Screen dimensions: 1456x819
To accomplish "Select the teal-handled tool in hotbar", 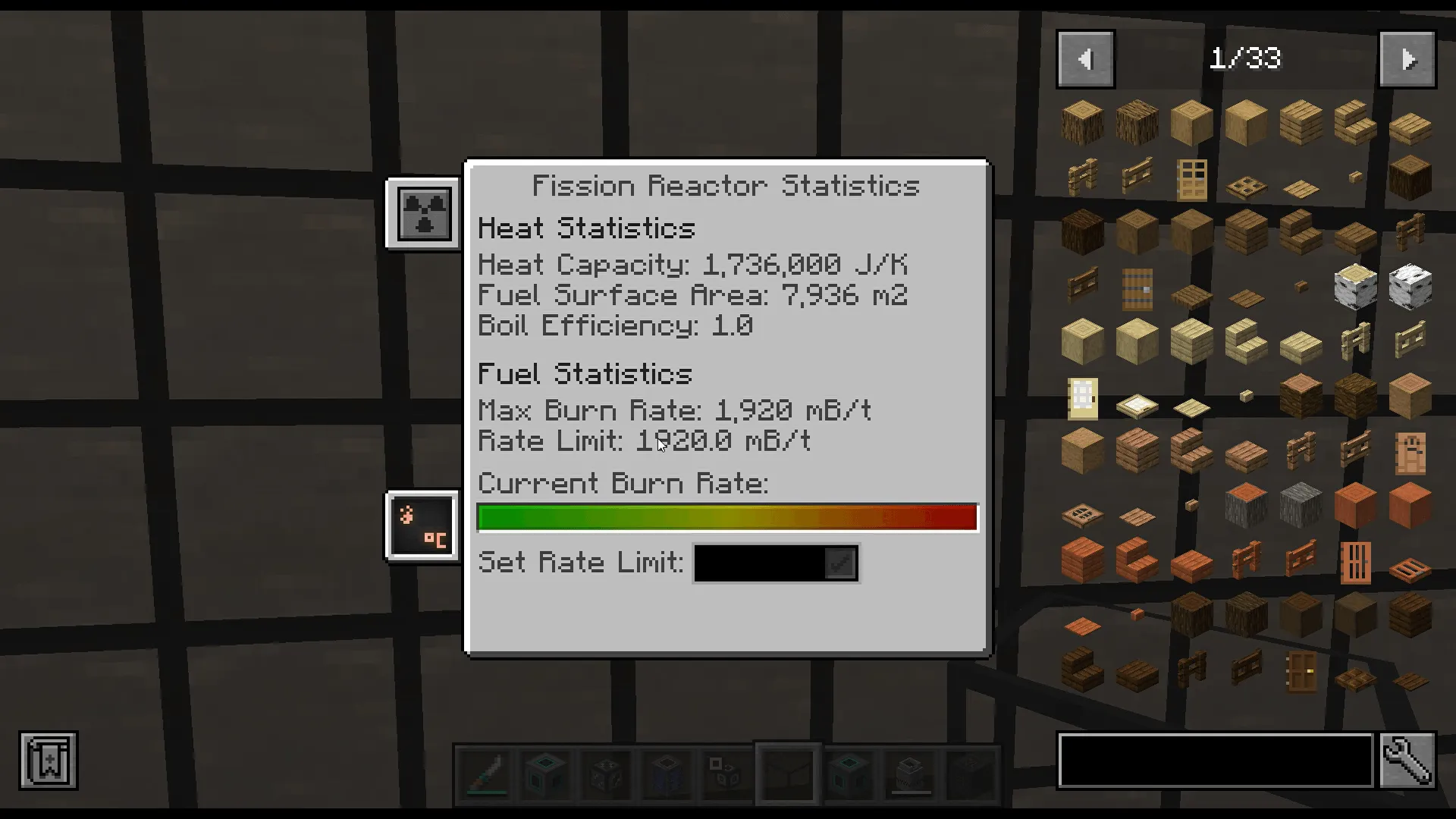I will pos(485,773).
